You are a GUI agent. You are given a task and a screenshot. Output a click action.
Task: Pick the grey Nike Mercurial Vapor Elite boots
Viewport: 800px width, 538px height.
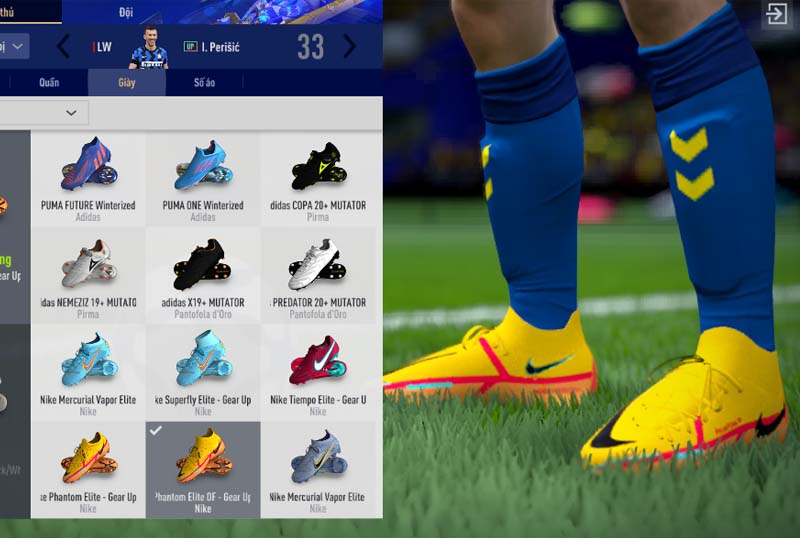click(x=318, y=464)
